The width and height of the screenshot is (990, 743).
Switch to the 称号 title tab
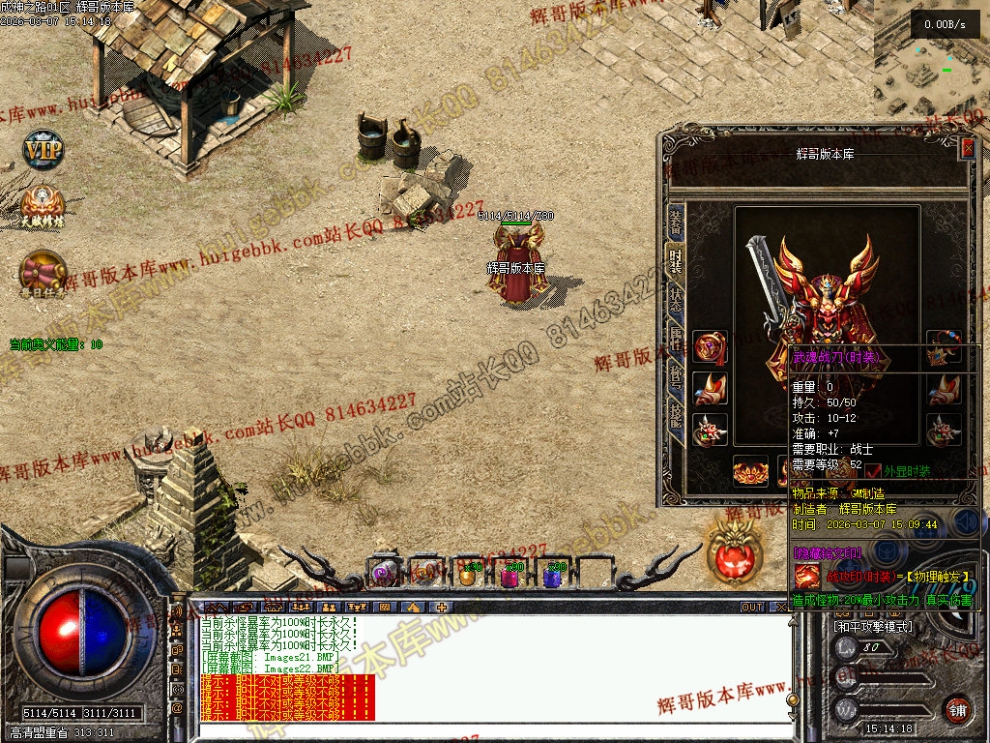(x=676, y=381)
